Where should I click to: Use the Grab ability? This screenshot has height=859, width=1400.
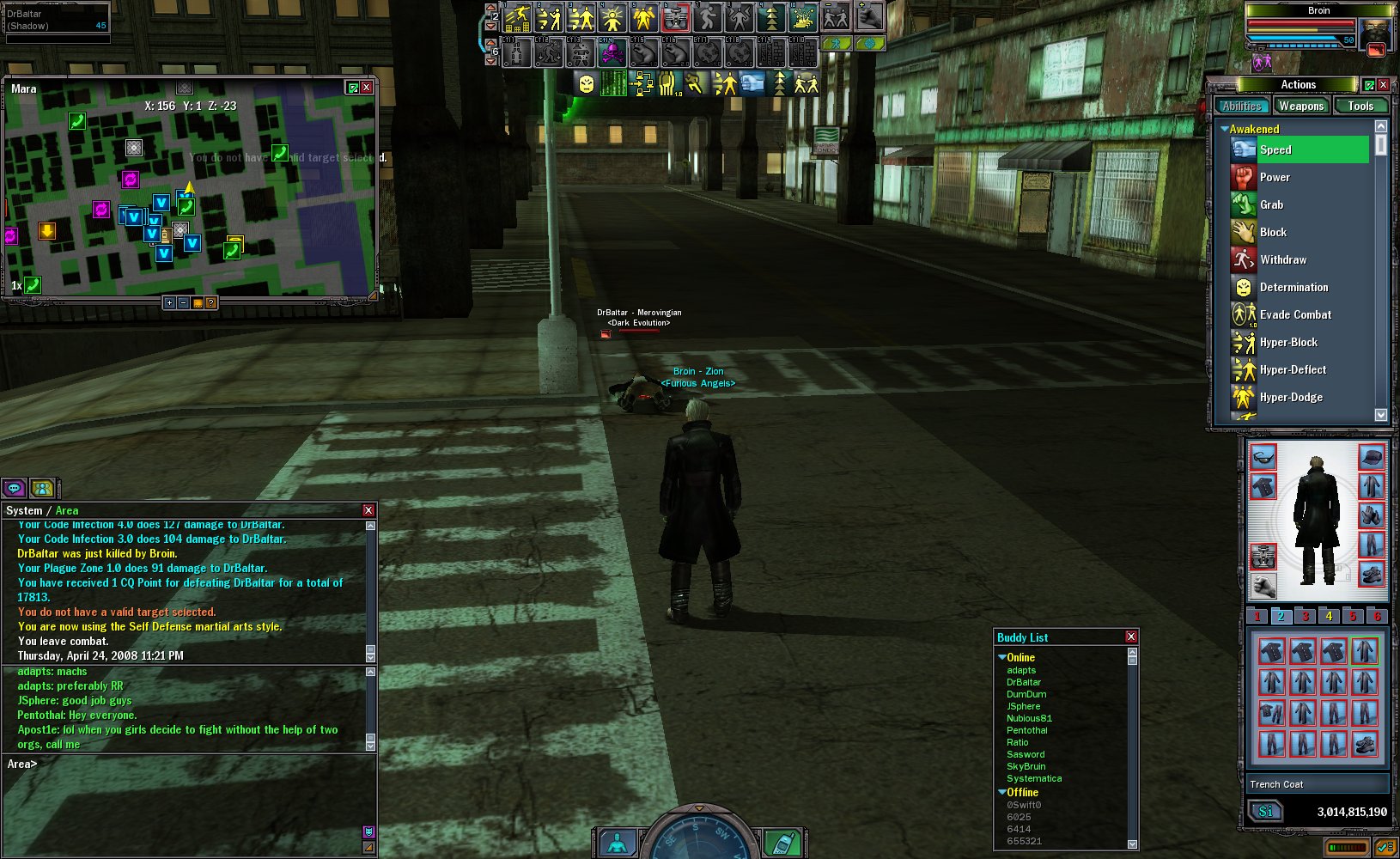click(1271, 204)
